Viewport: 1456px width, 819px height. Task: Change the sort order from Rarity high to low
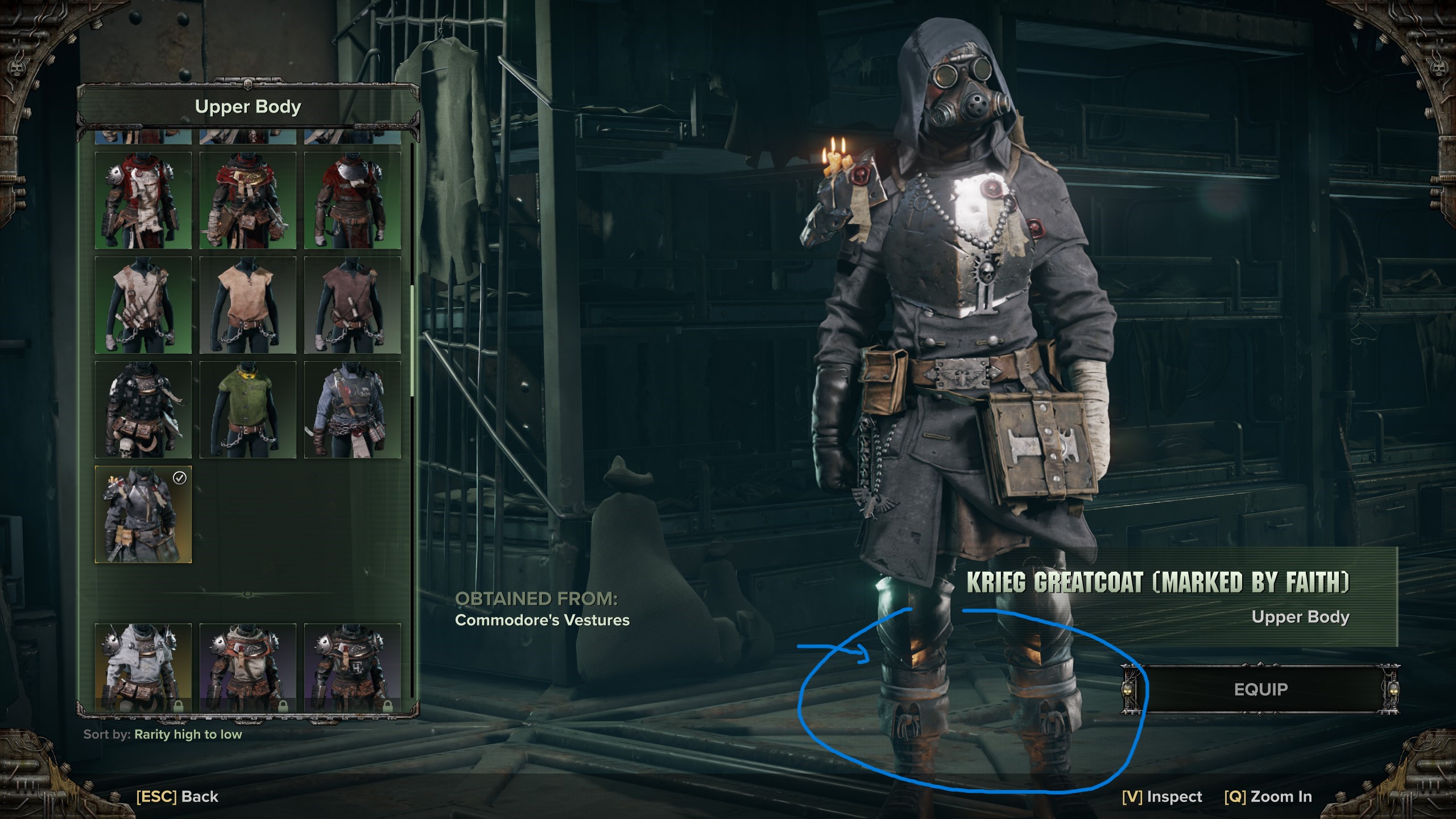pos(188,734)
